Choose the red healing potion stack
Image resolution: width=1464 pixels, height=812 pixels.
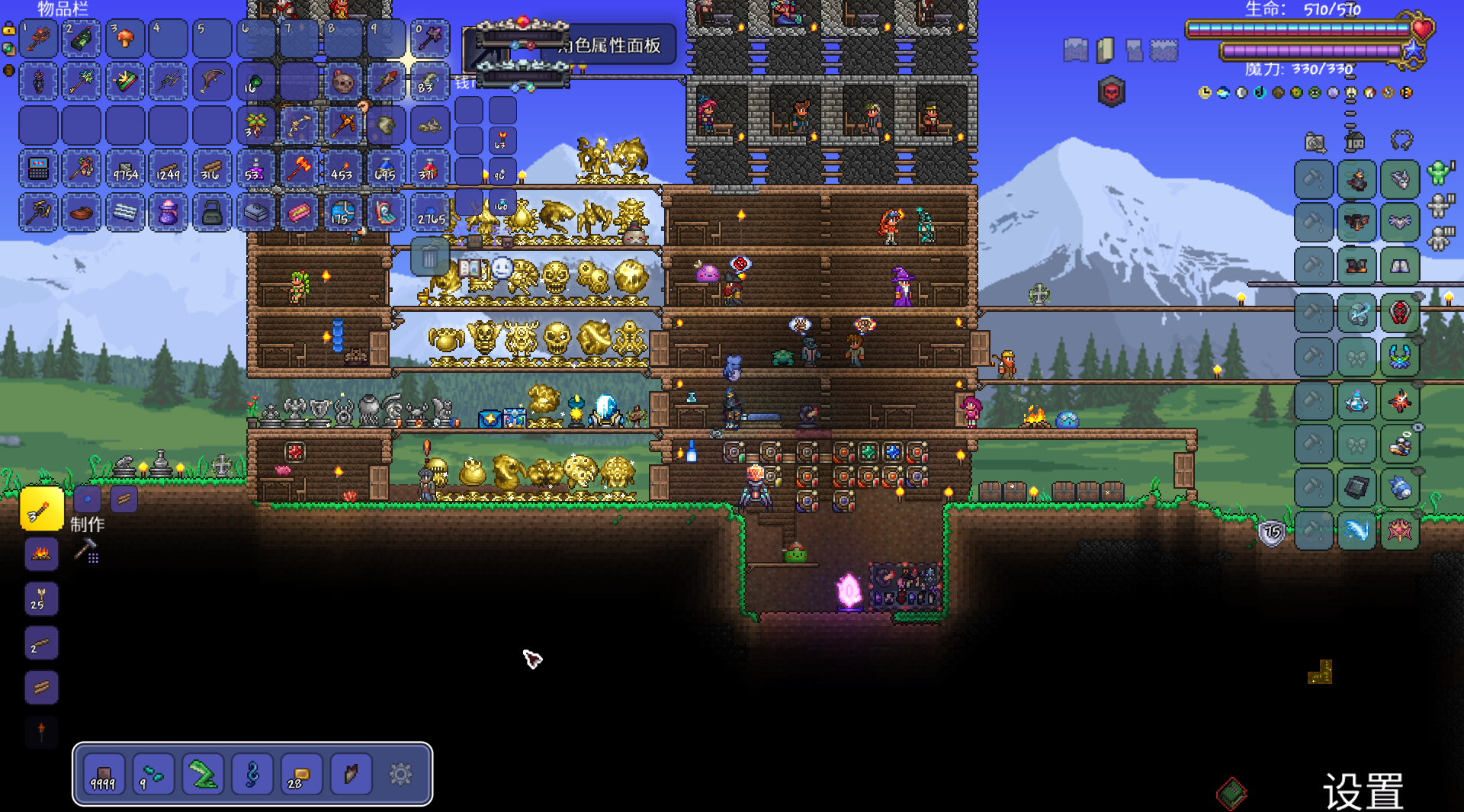click(x=429, y=169)
